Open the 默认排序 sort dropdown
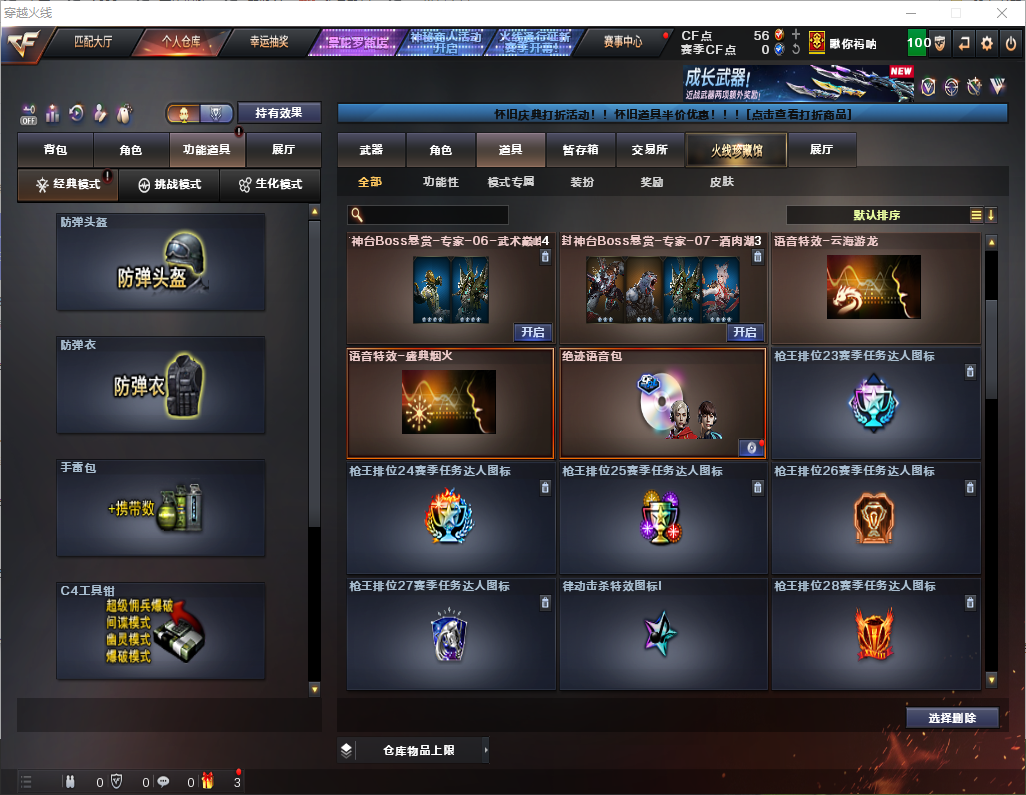The height and width of the screenshot is (795, 1026). (x=876, y=215)
